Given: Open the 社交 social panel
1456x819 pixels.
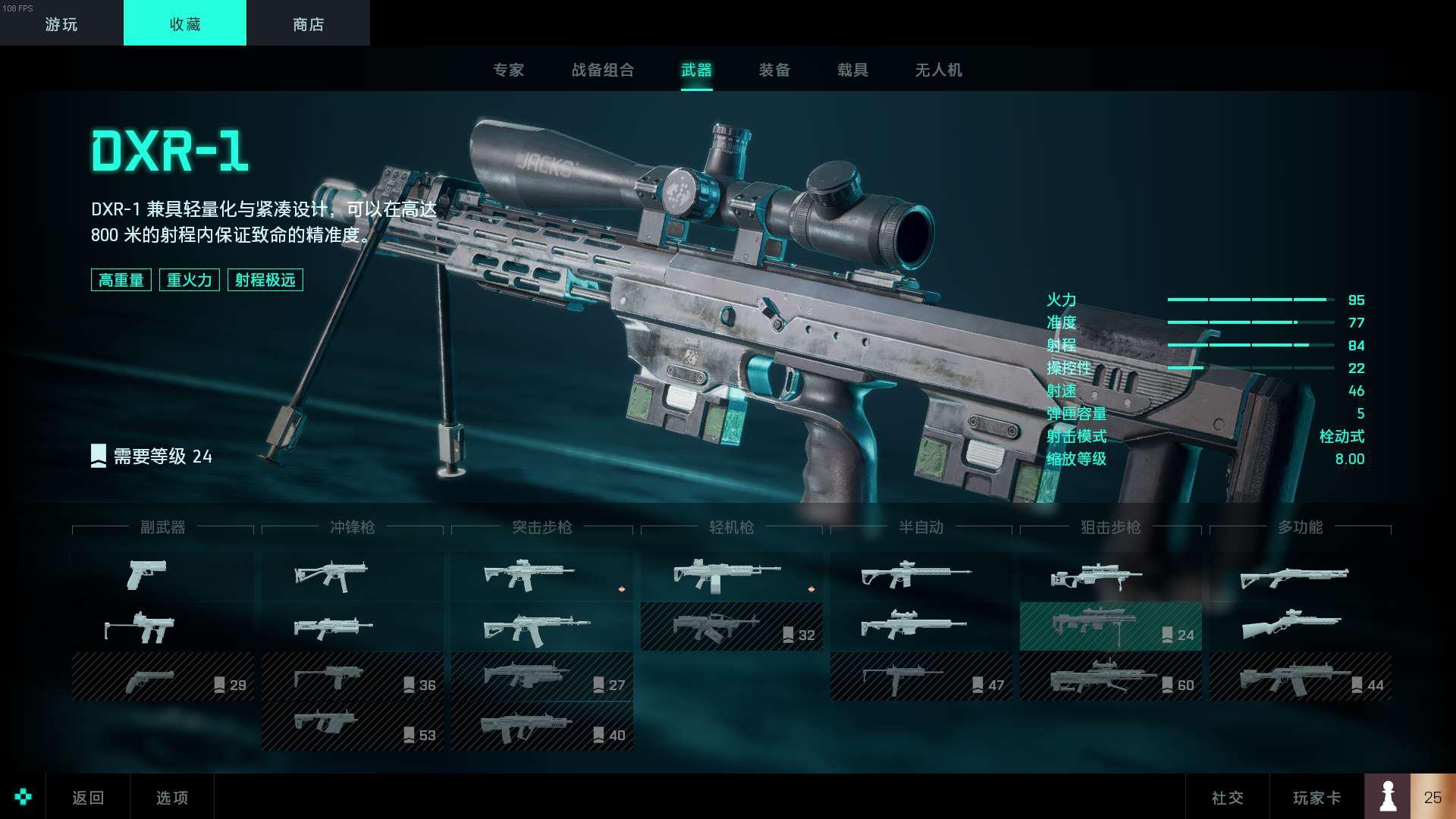Looking at the screenshot, I should [1227, 797].
